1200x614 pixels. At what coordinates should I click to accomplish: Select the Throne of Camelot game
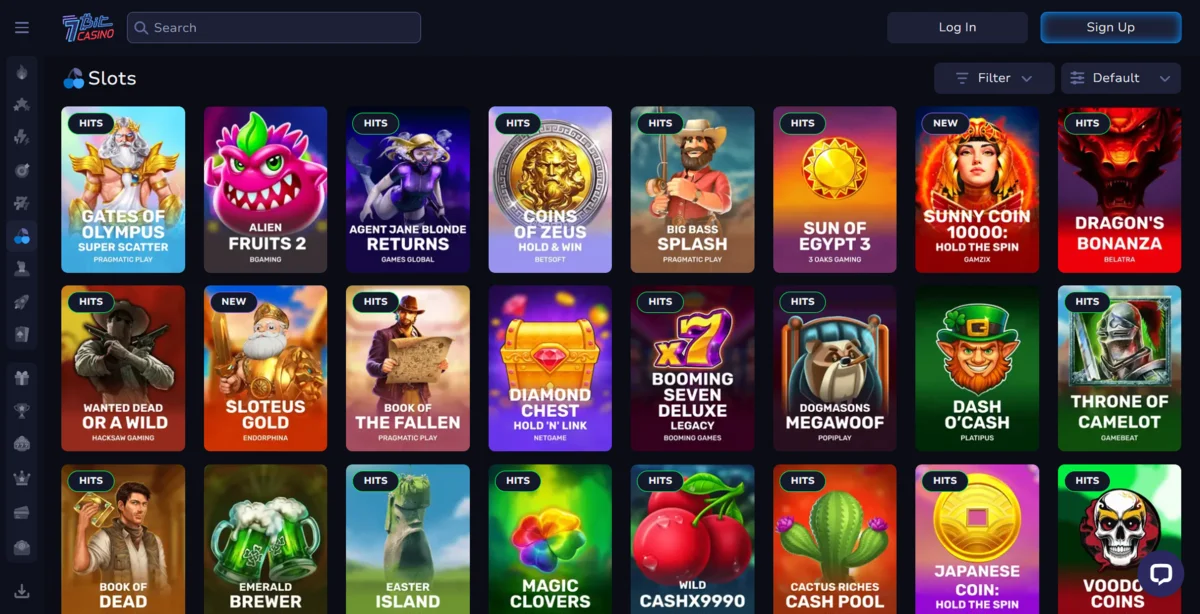[1119, 368]
